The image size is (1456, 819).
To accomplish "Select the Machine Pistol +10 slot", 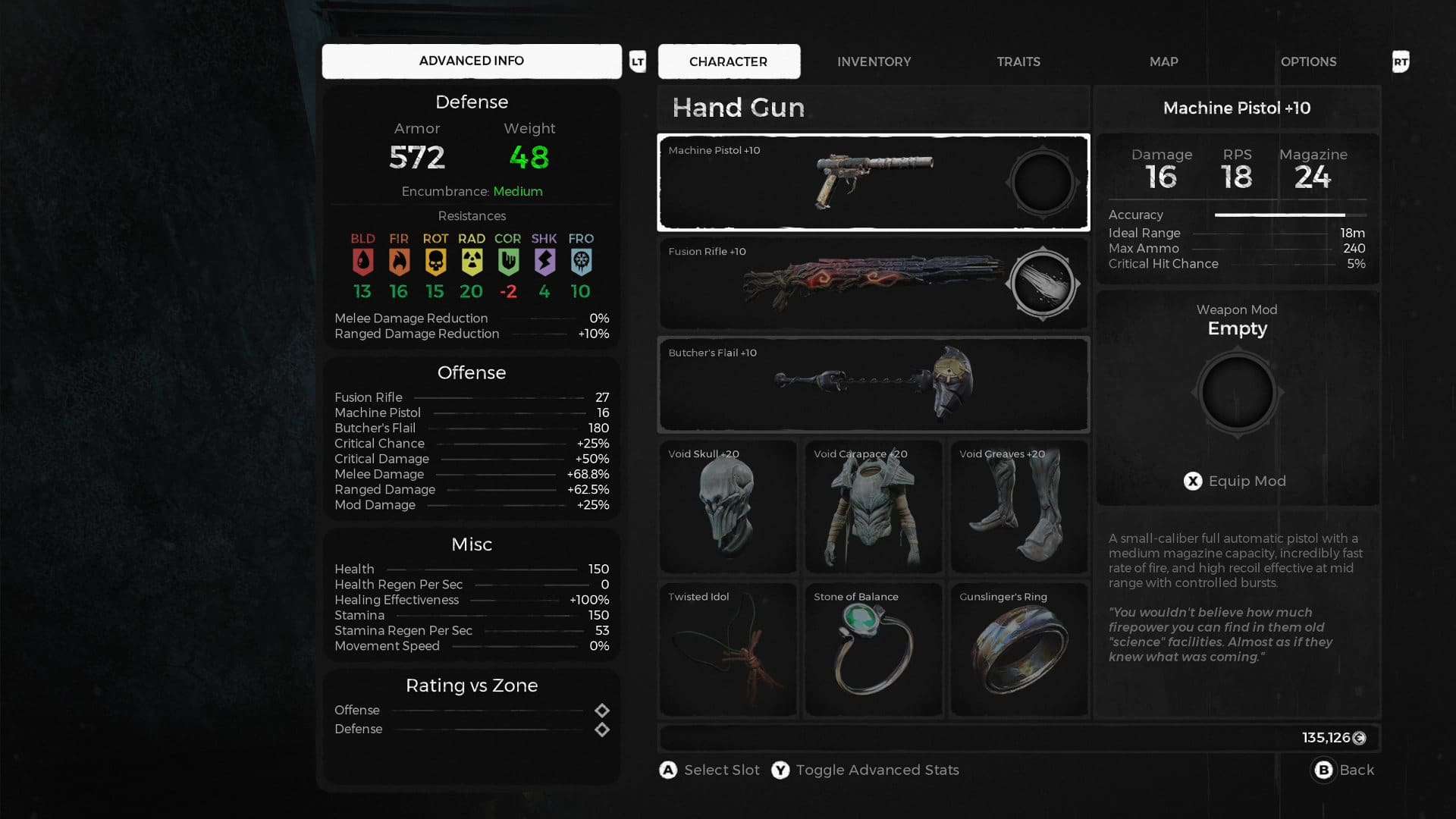I will click(834, 183).
